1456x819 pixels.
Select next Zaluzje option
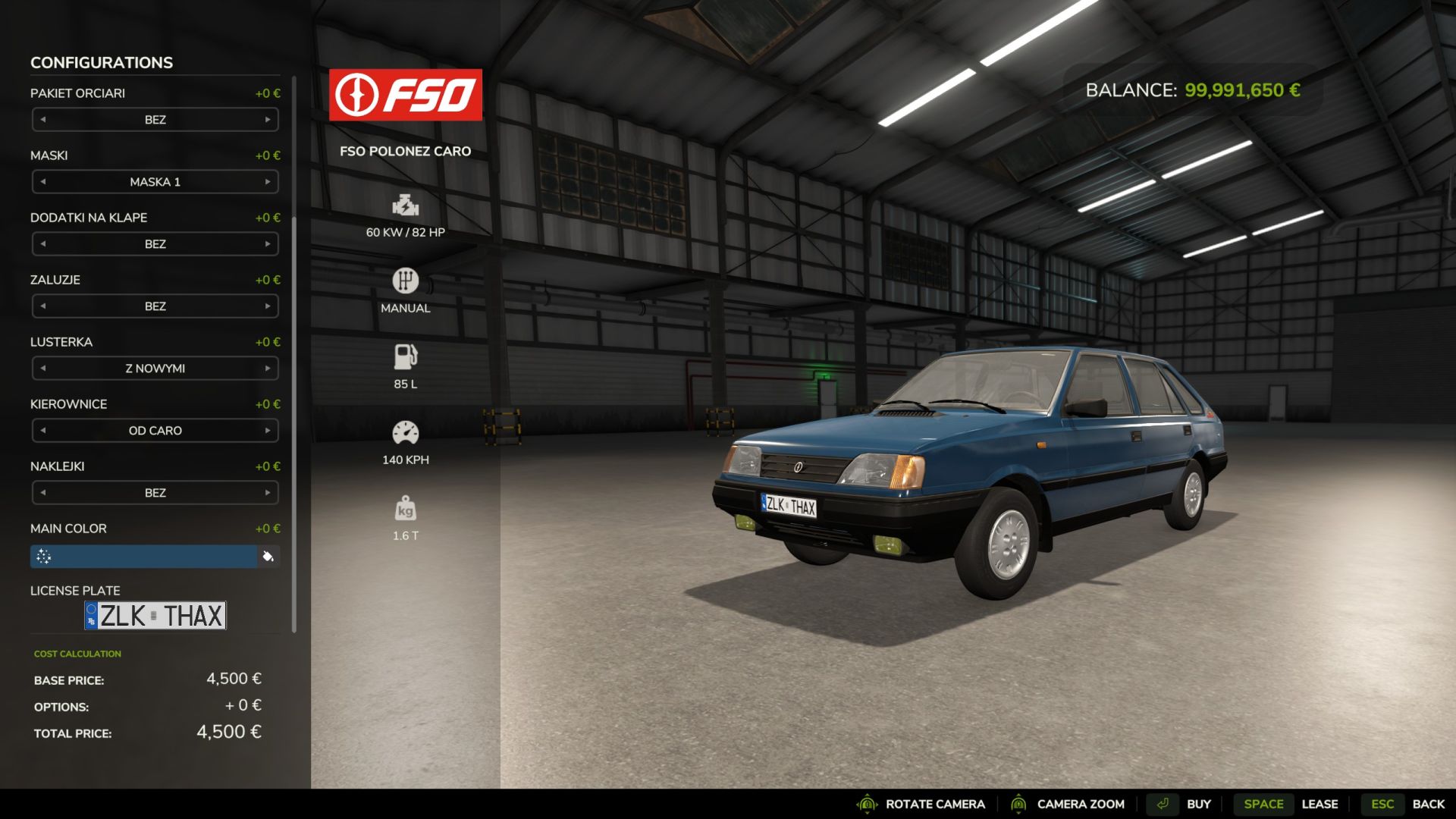[268, 306]
